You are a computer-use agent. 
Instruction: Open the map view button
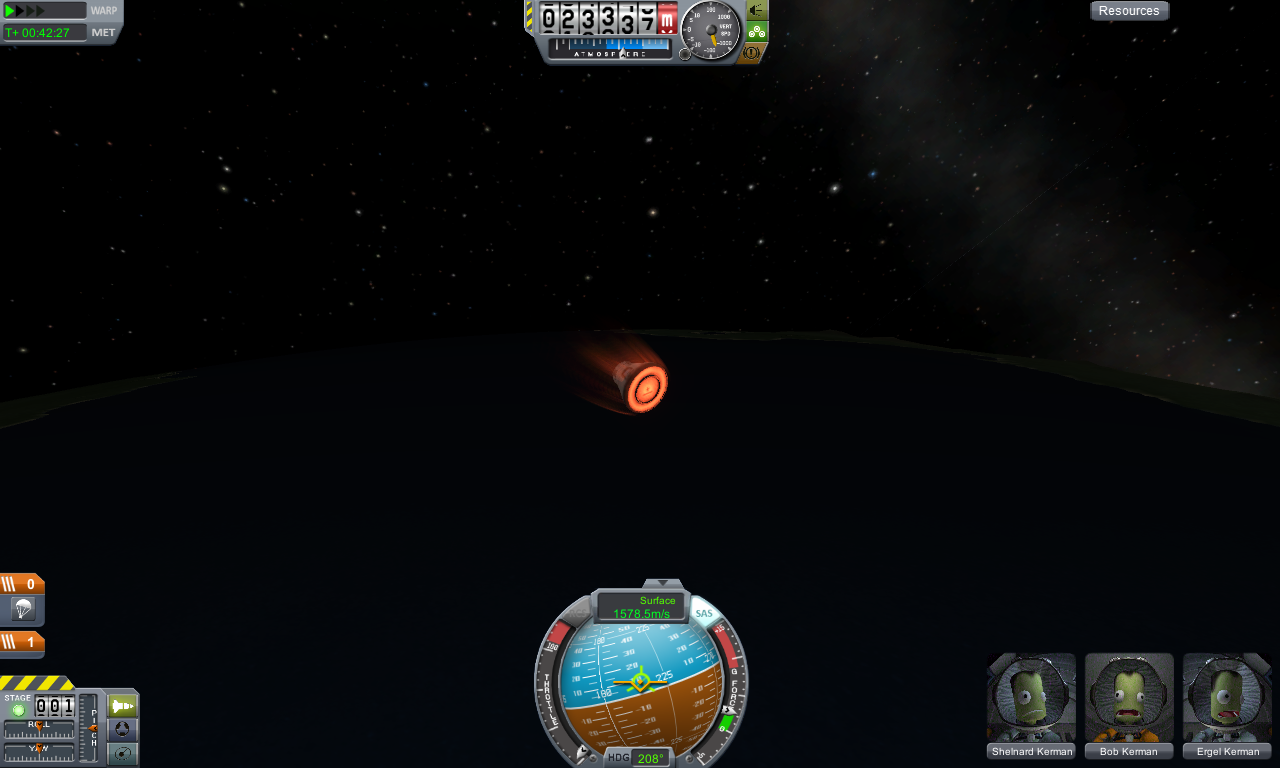(122, 754)
